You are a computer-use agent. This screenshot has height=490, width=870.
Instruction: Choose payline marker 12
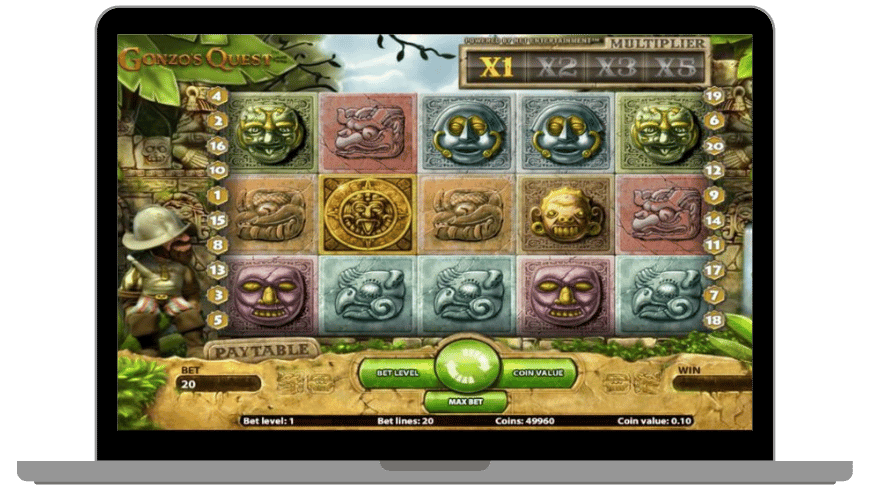[x=713, y=170]
